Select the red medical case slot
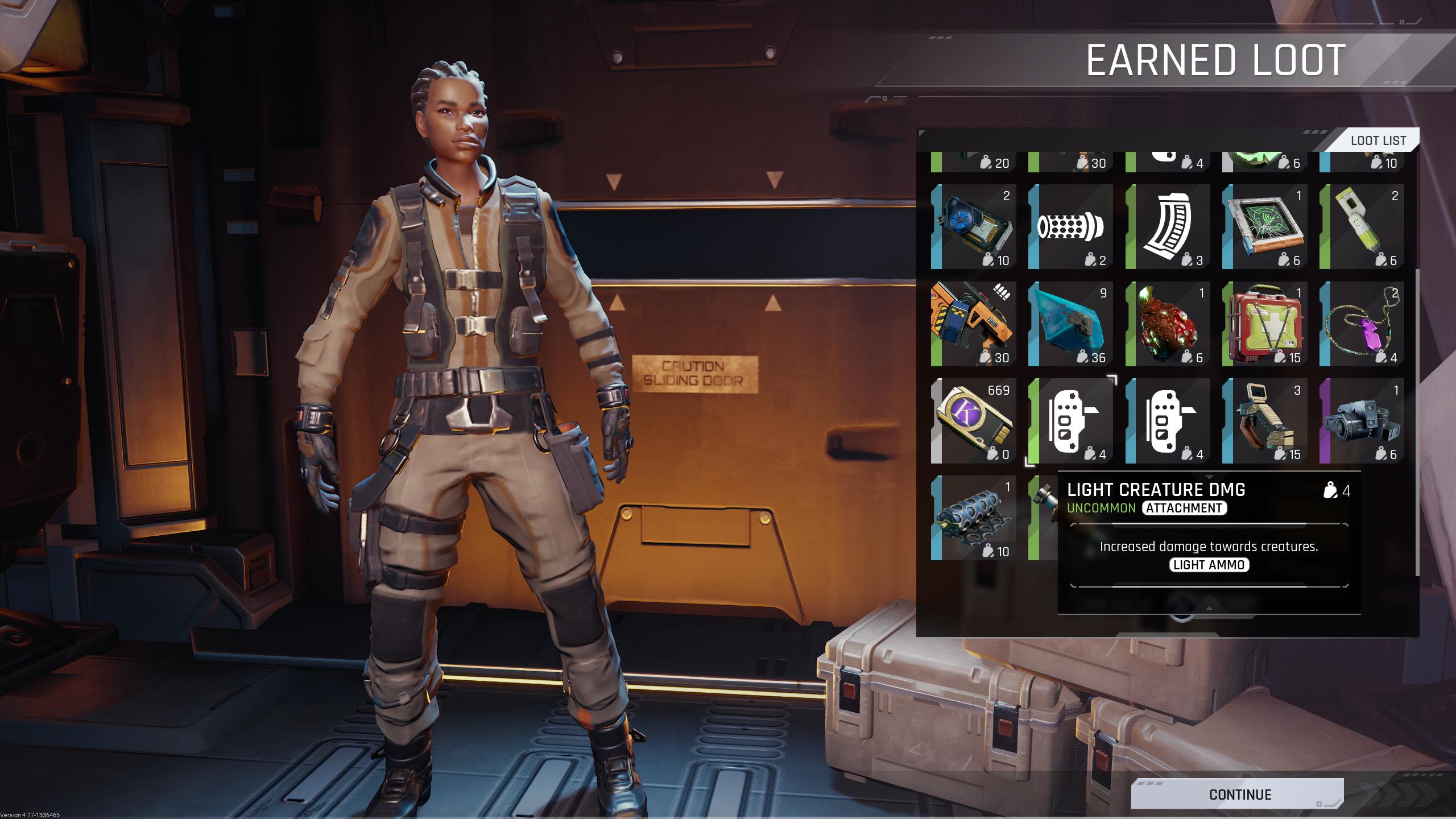 coord(1264,324)
